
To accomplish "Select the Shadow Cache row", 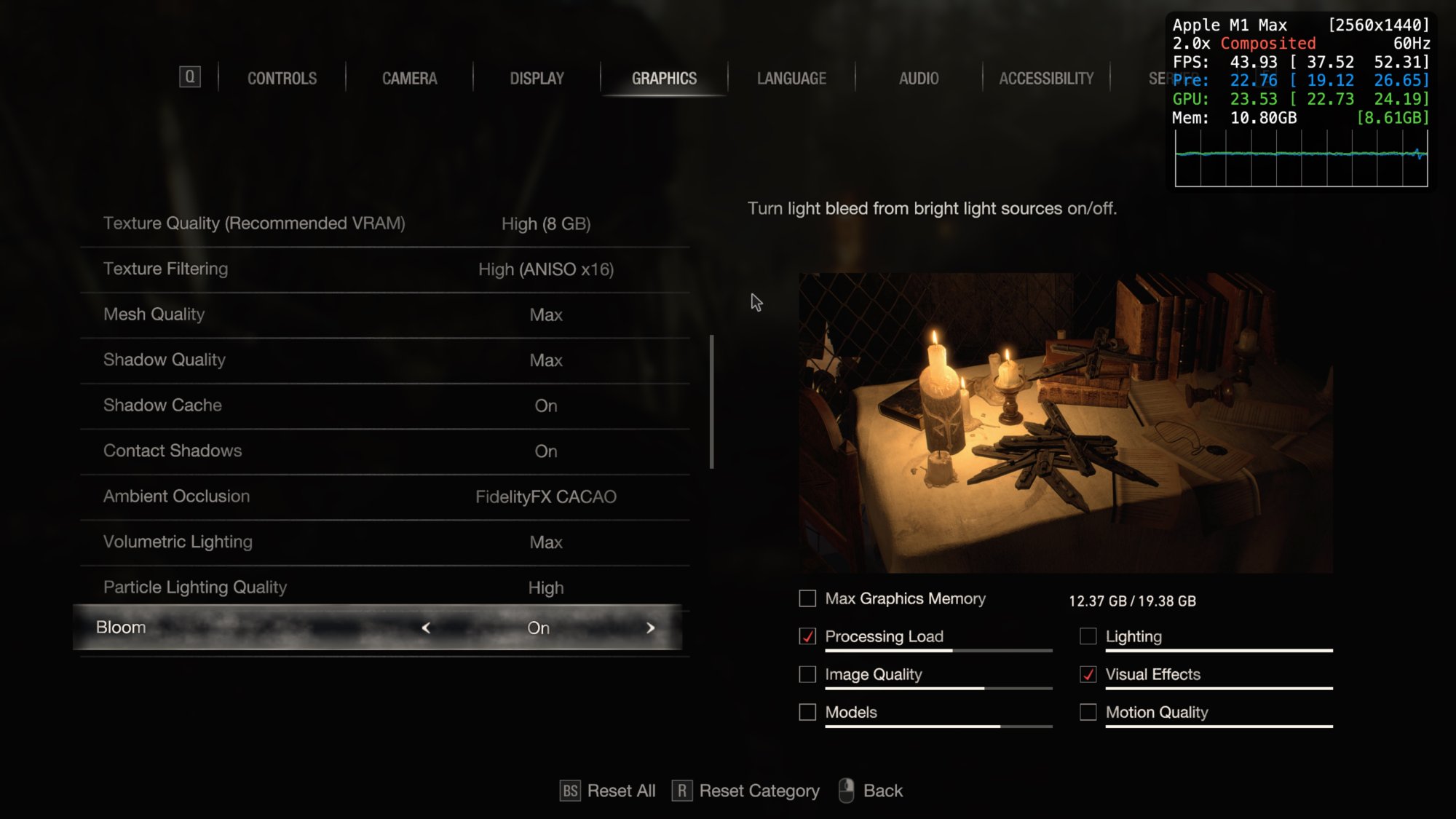I will coord(384,405).
